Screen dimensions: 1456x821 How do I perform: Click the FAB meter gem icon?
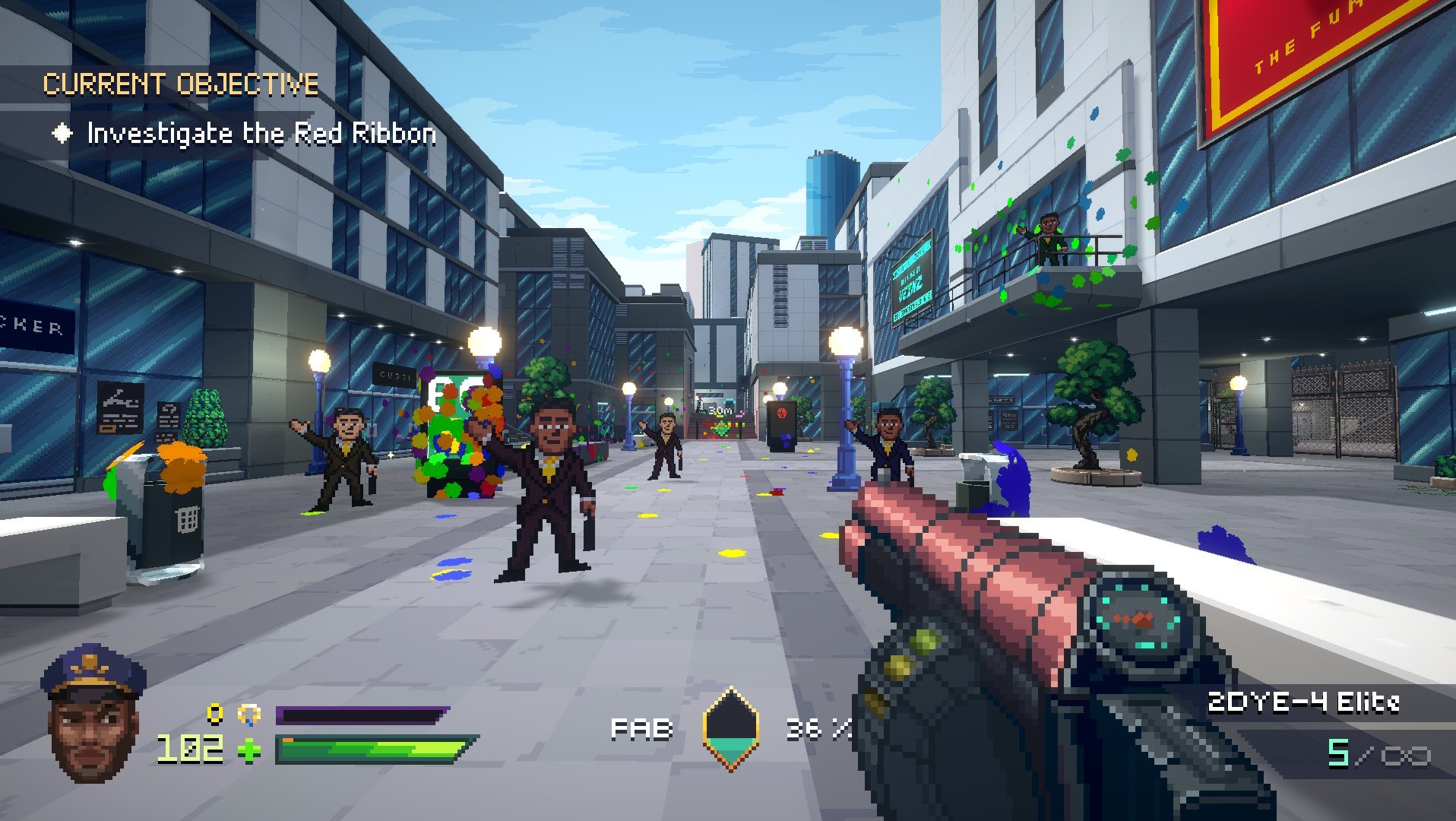[730, 729]
